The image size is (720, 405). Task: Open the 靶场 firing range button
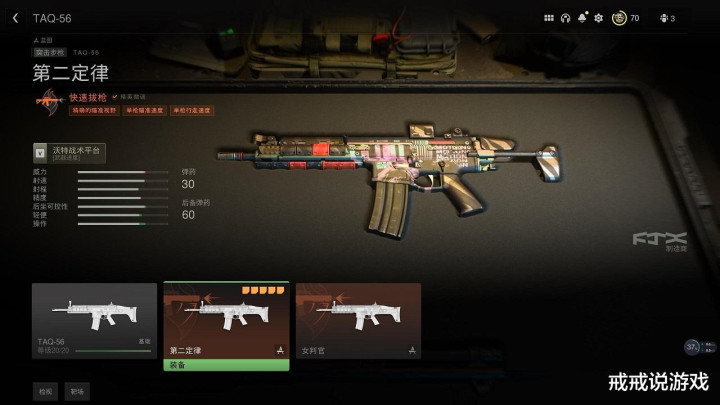(x=78, y=390)
